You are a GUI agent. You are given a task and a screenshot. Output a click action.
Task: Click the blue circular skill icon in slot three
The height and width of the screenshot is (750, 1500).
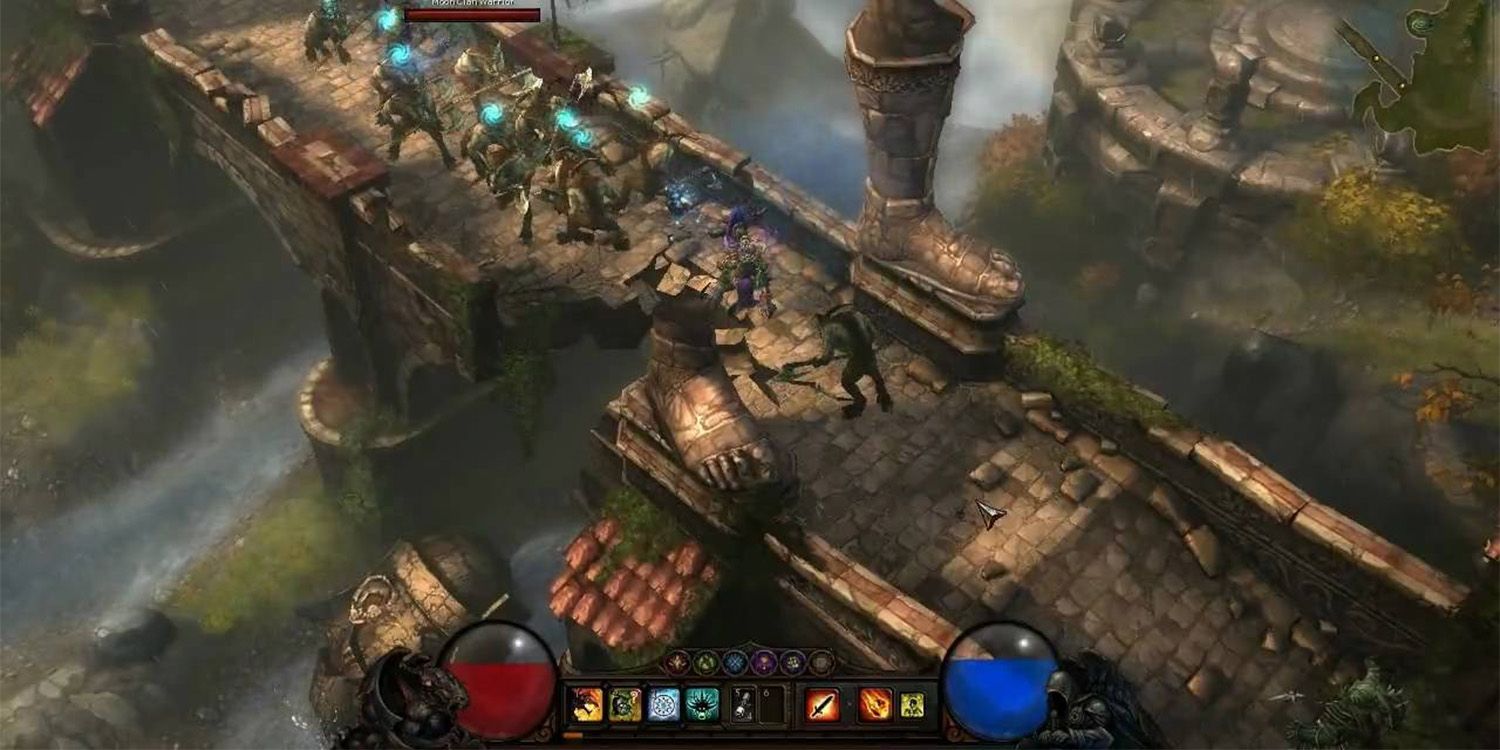click(x=662, y=704)
